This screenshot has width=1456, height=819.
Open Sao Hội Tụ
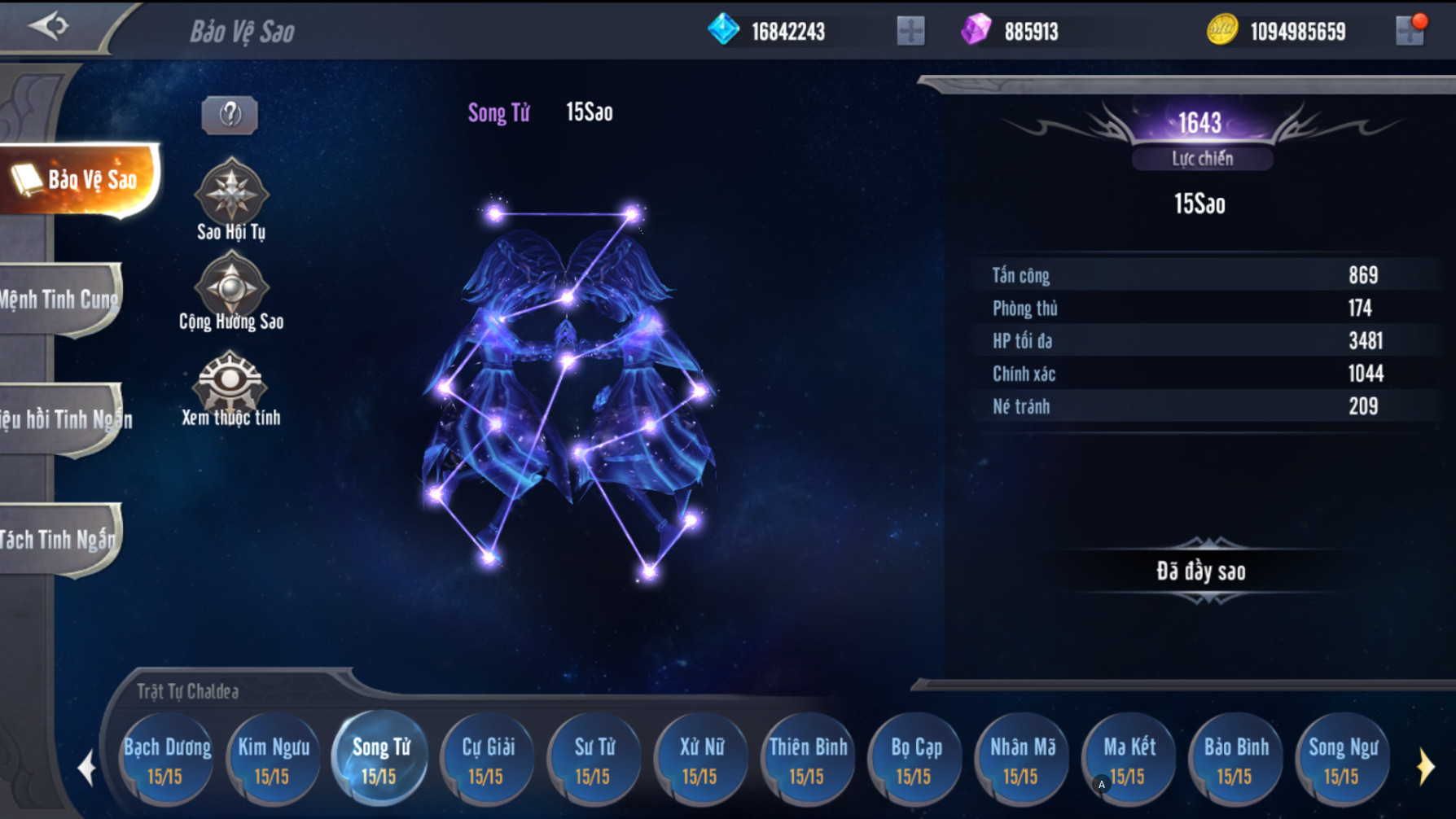click(x=231, y=192)
